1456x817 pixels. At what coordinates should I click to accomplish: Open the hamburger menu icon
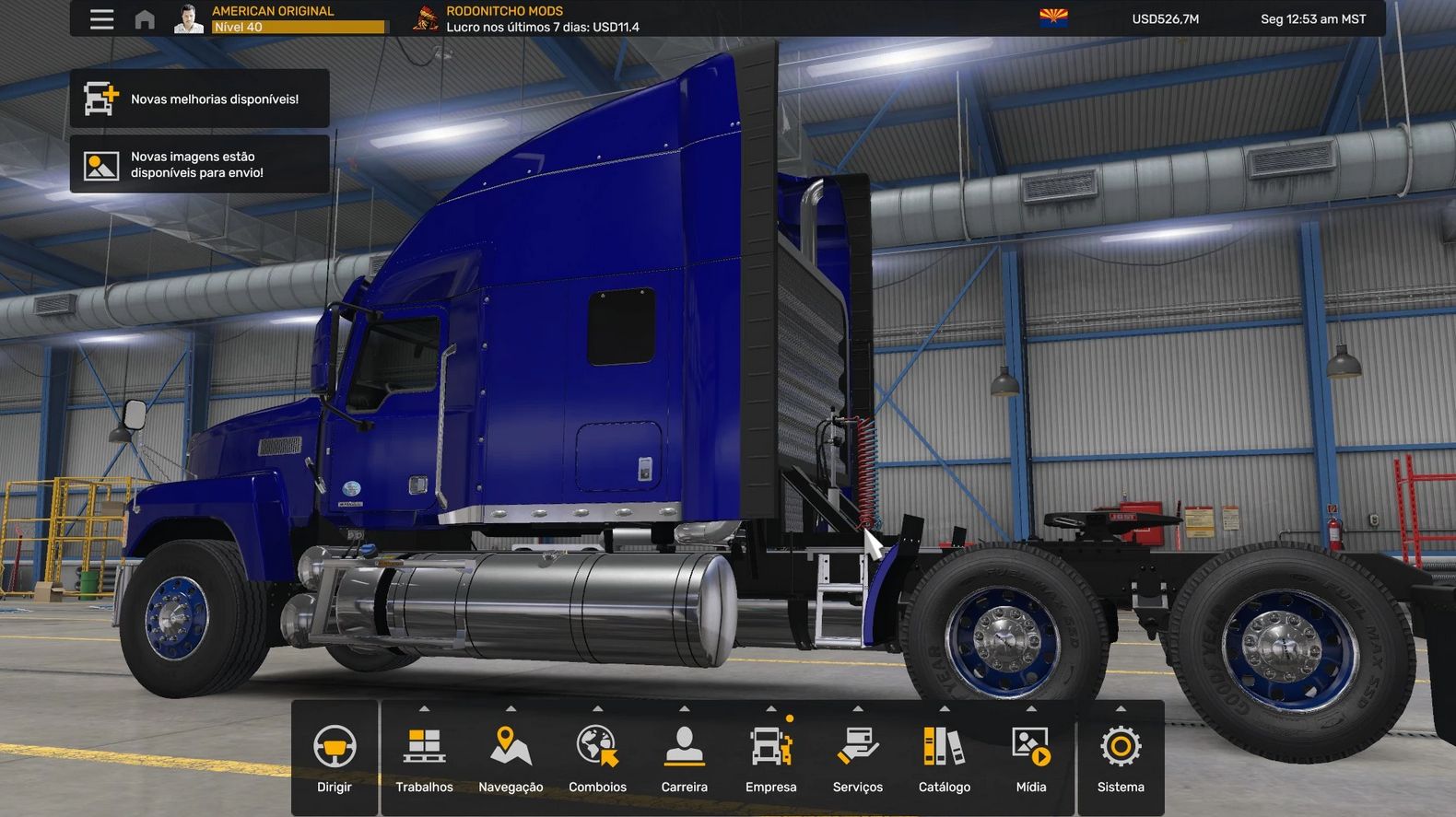click(x=101, y=19)
